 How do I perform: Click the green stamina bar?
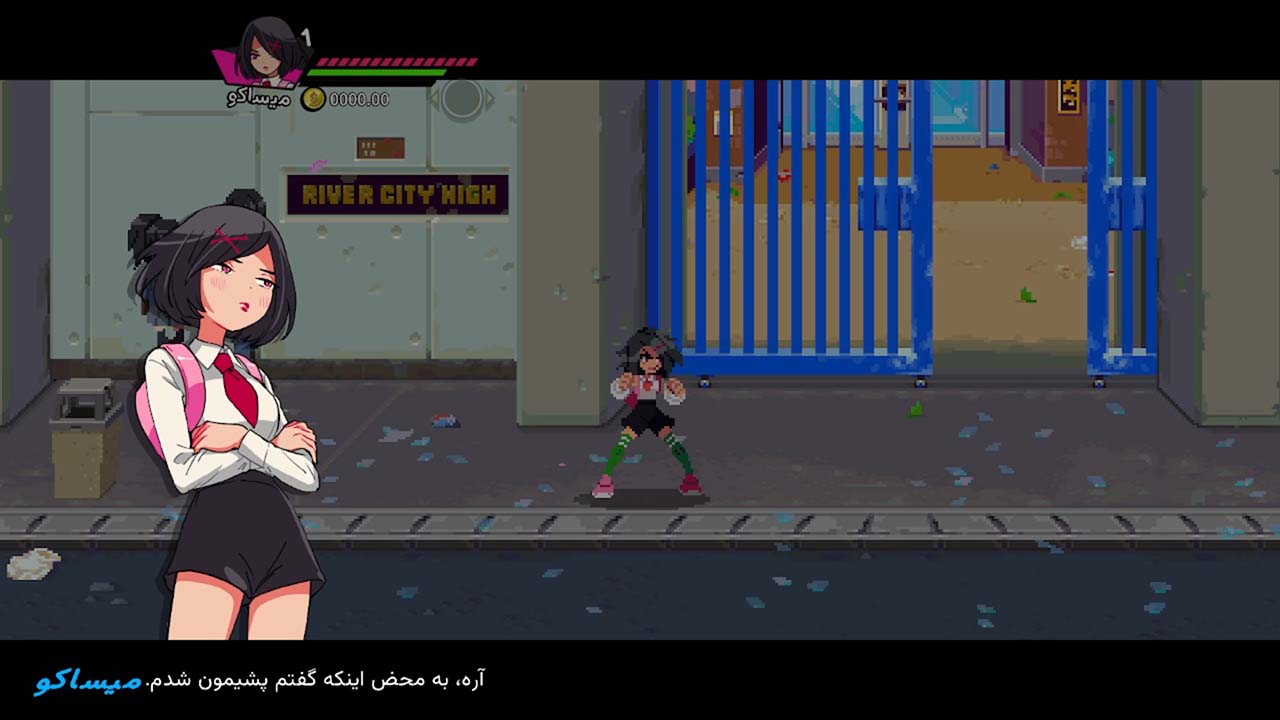(x=377, y=72)
